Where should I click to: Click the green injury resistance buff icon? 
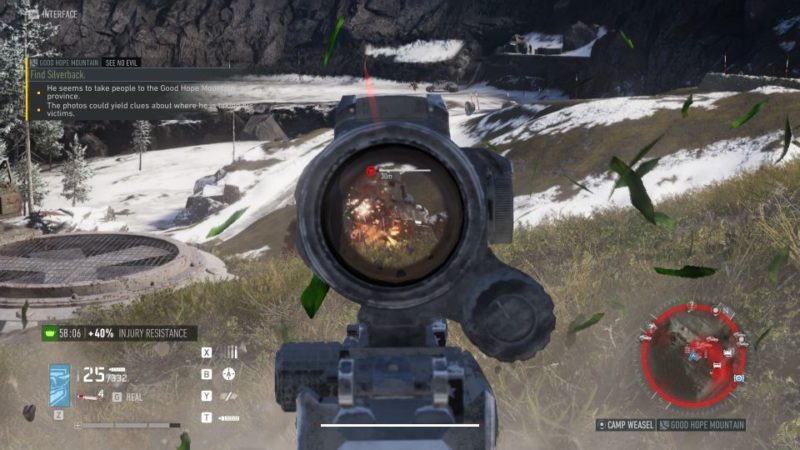pyautogui.click(x=49, y=334)
